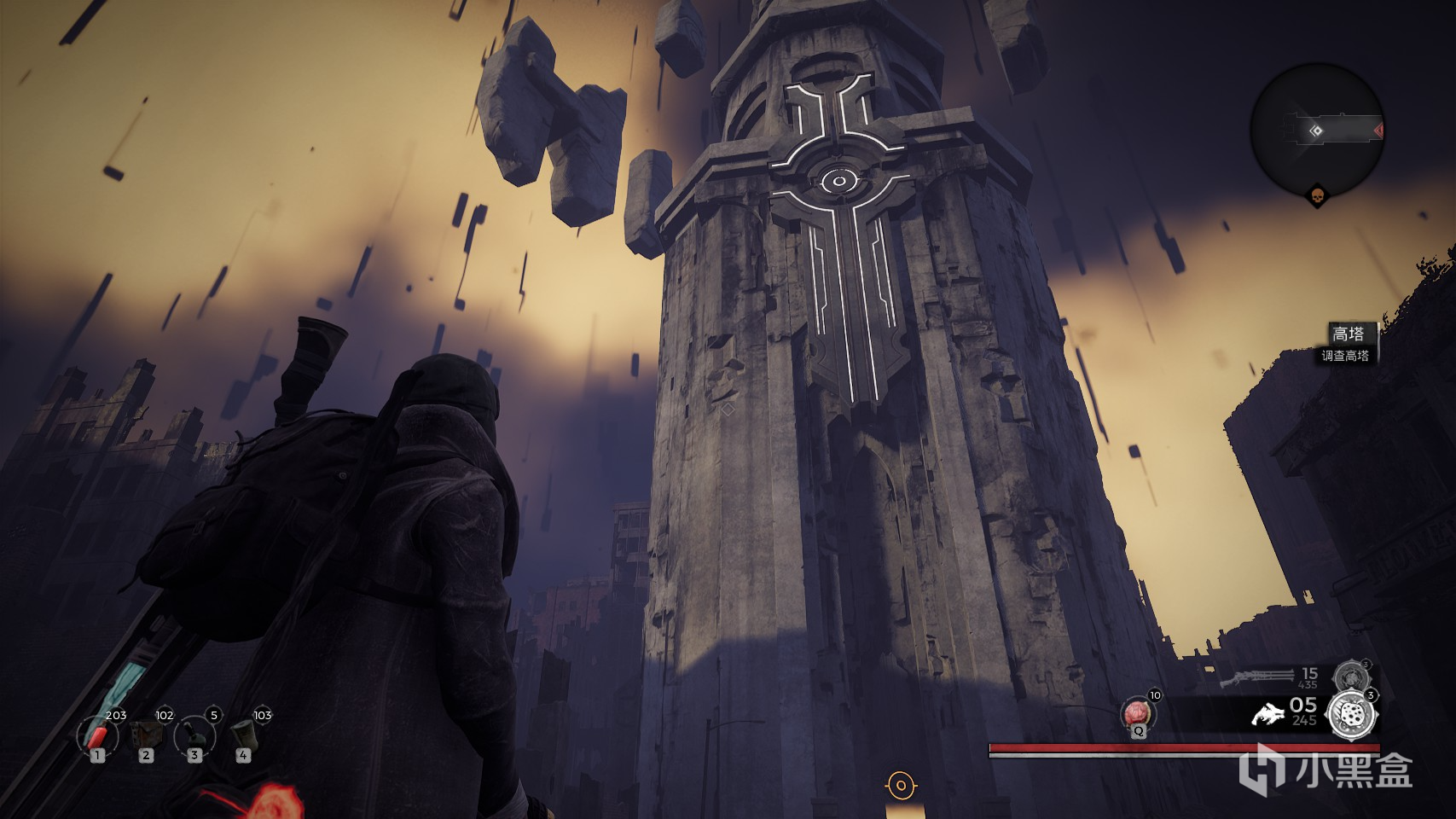Select the black flask quick item slot

pos(194,735)
